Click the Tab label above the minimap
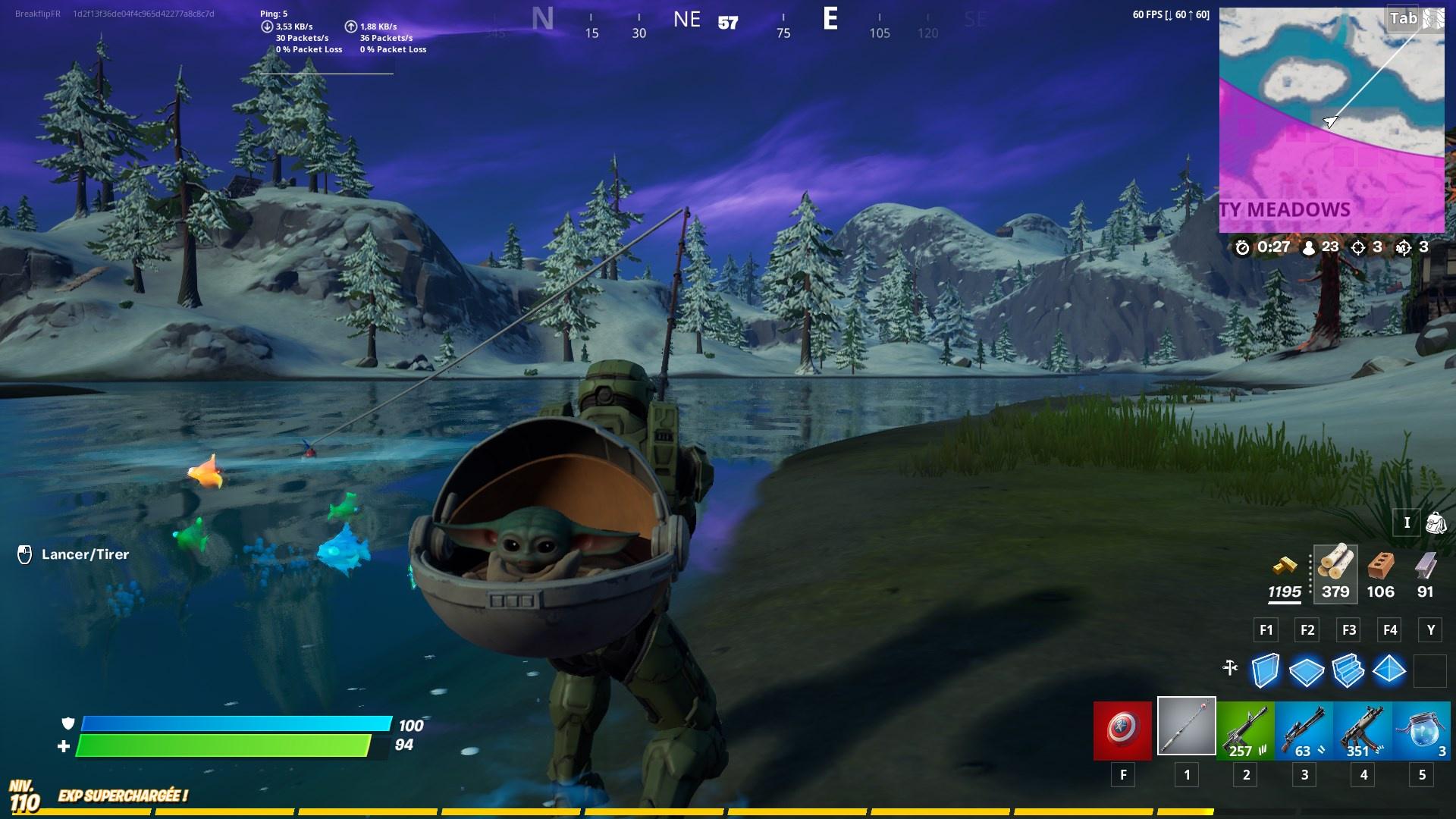The width and height of the screenshot is (1456, 819). (x=1401, y=19)
